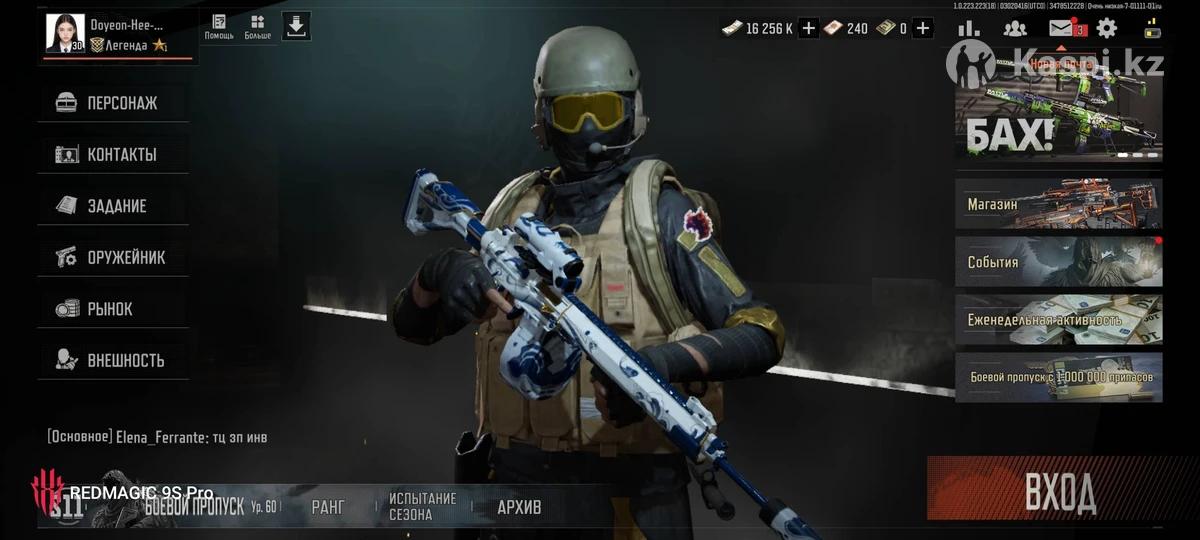
Task: Select the ЗАДАНИЕ menu entry
Action: pyautogui.click(x=112, y=206)
